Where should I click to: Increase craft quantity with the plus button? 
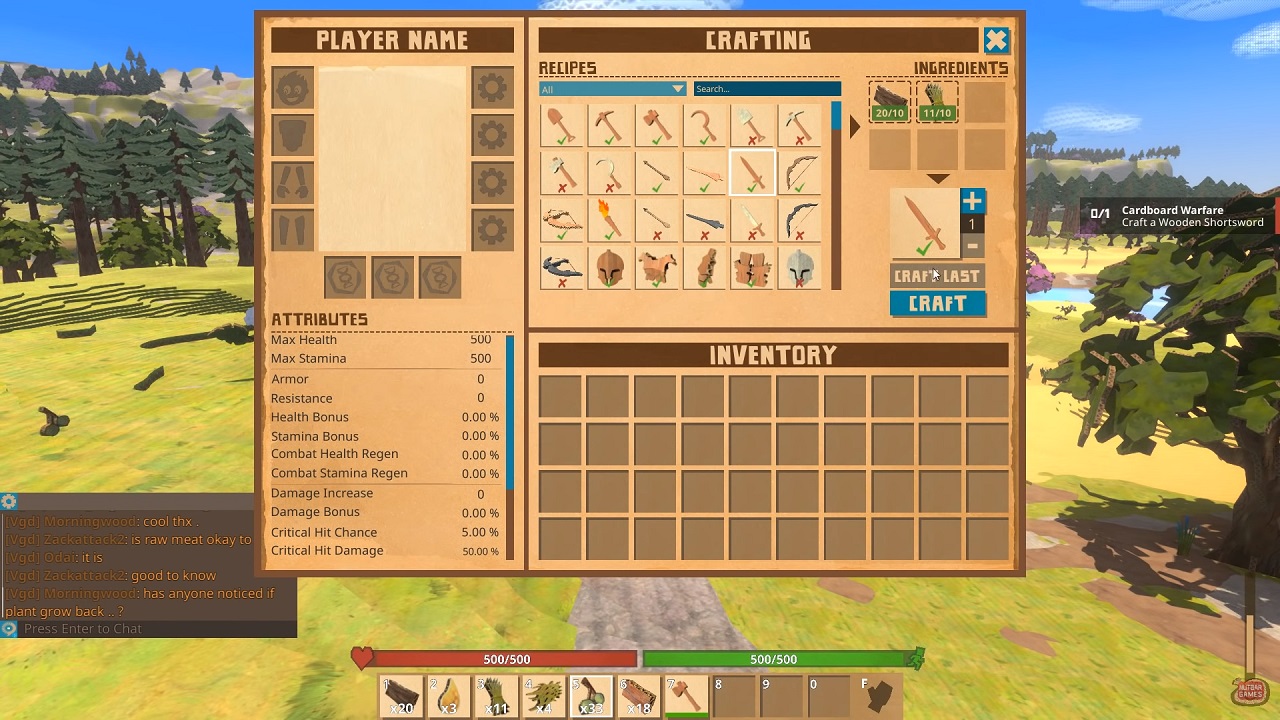972,201
